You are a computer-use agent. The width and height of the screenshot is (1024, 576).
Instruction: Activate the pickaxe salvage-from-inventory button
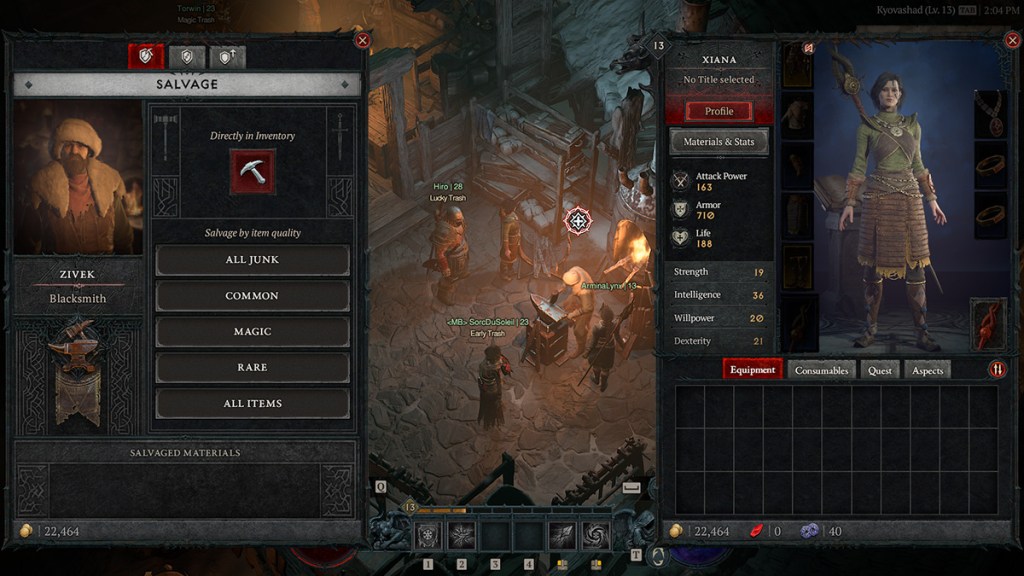tap(252, 171)
